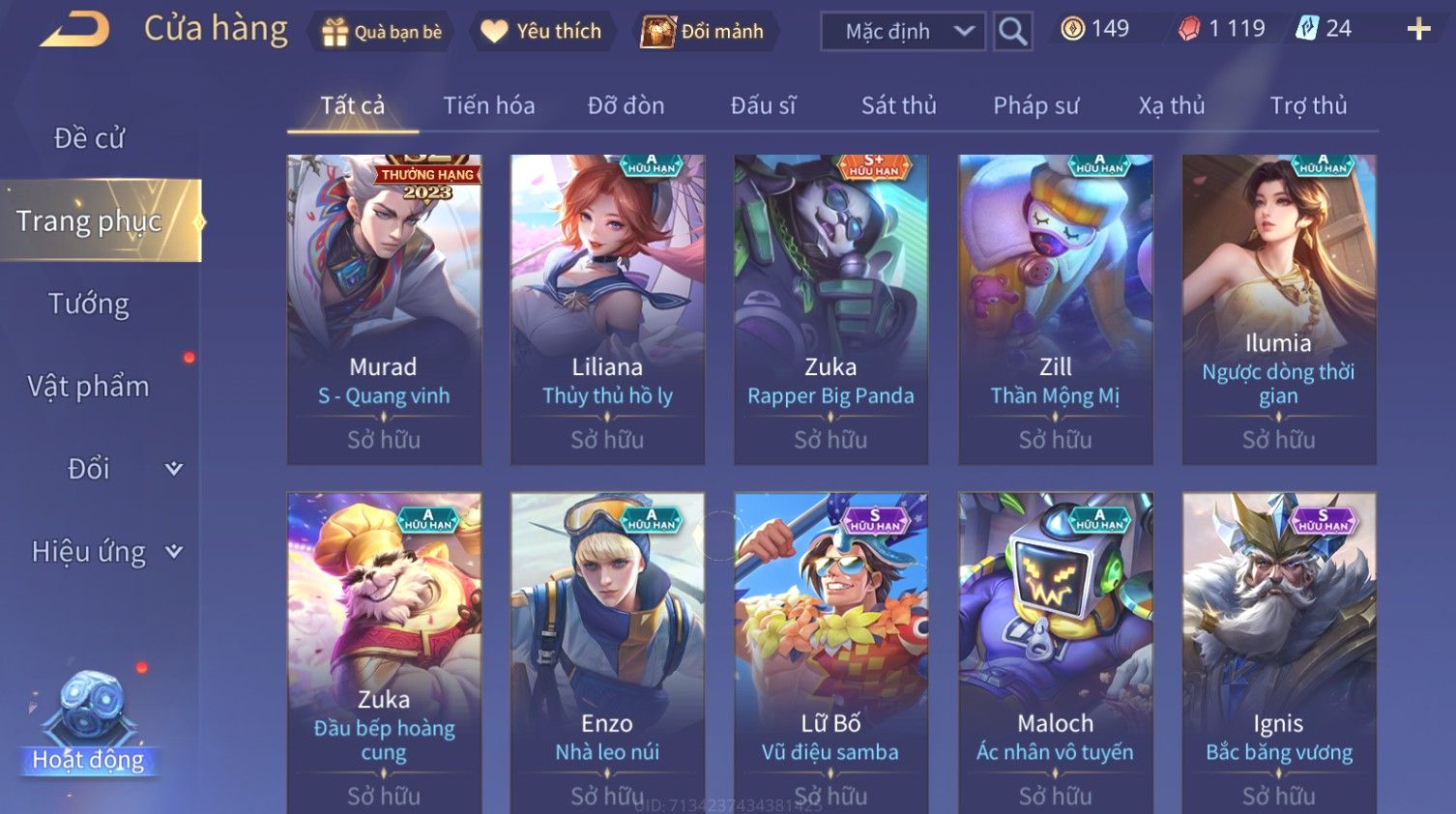
Task: Expand the Mặc định sort dropdown
Action: click(x=903, y=32)
